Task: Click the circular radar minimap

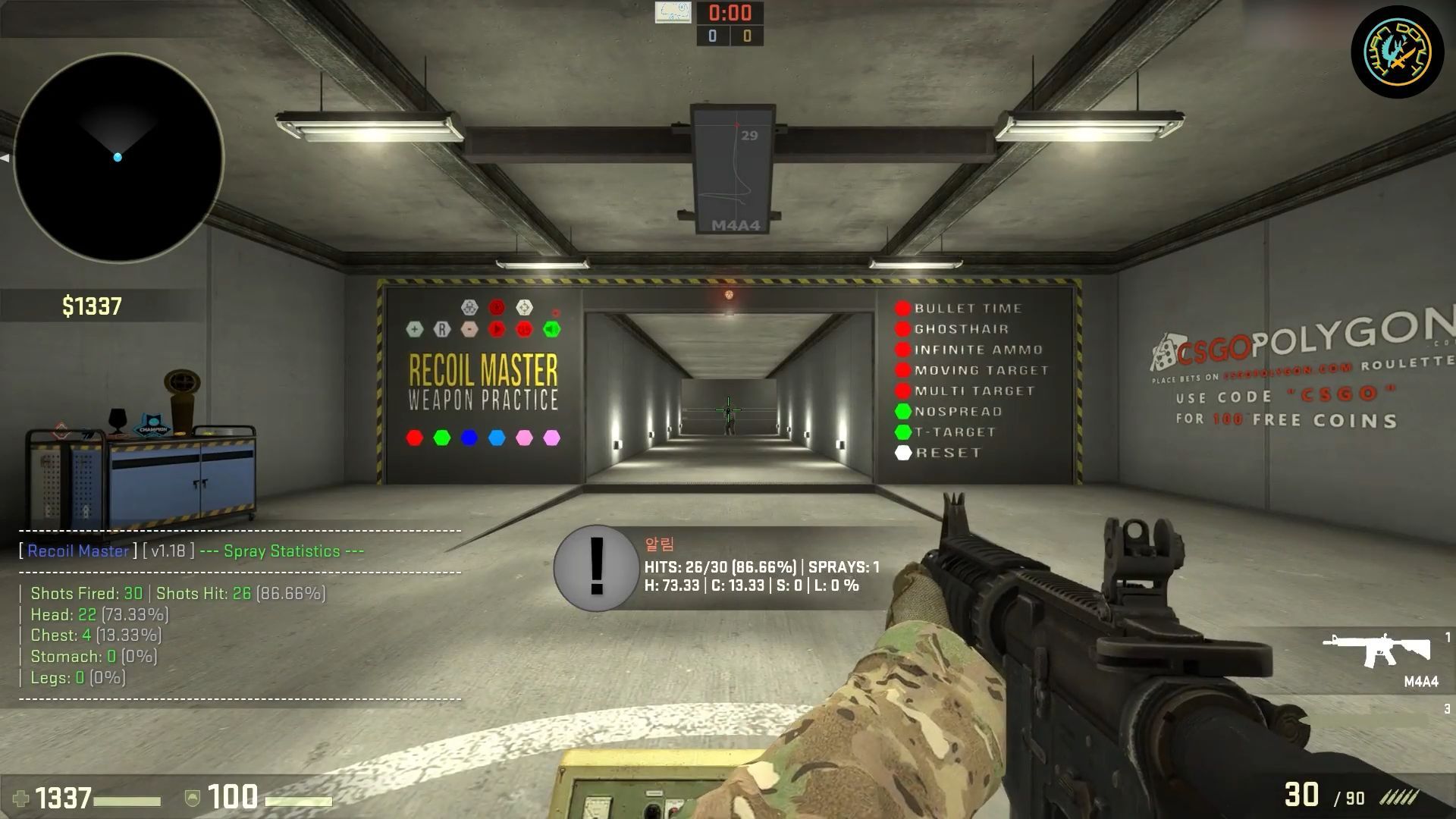Action: tap(118, 158)
